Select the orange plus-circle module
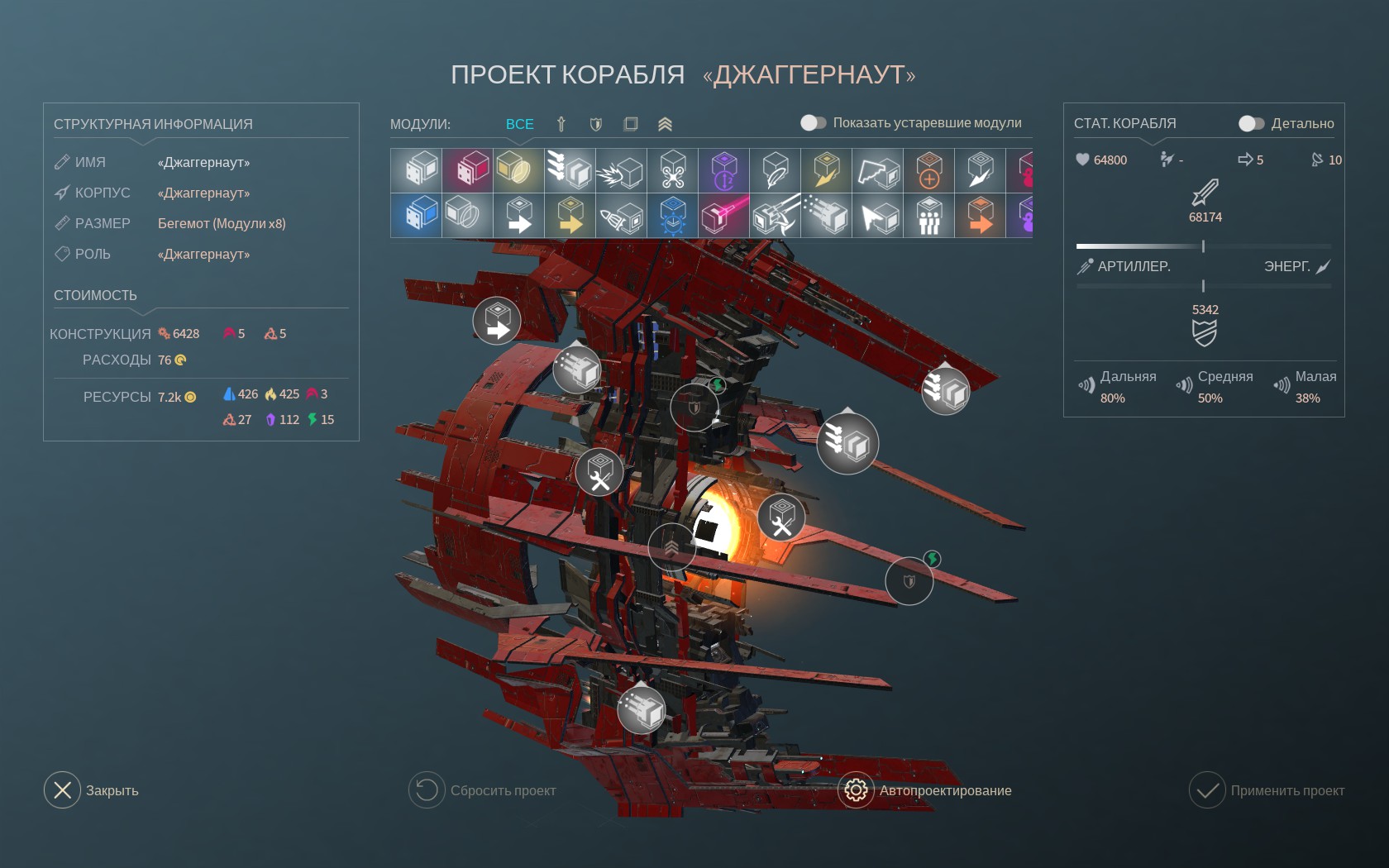The image size is (1389, 868). point(929,171)
